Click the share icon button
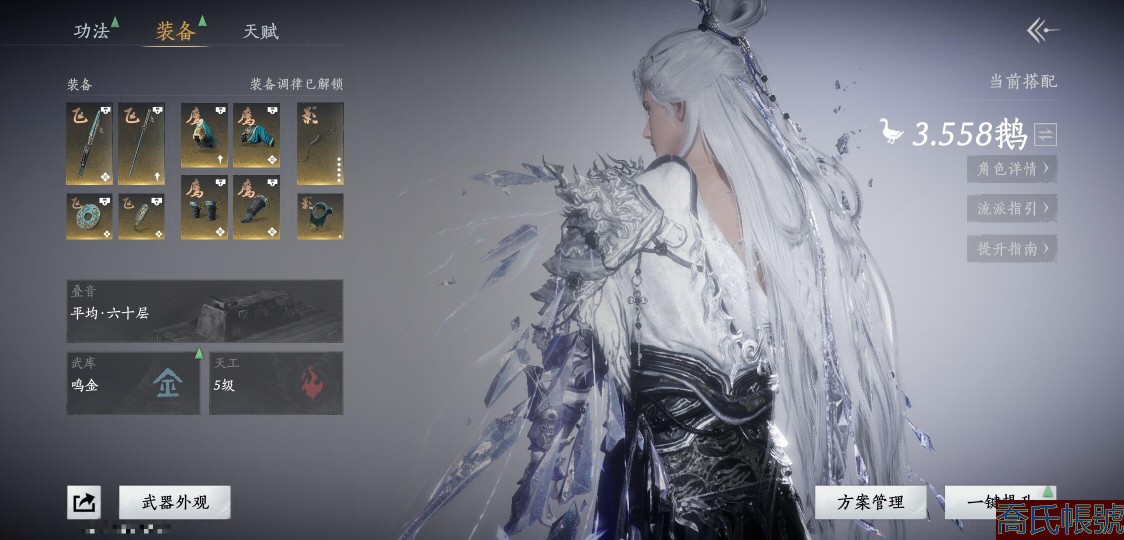The image size is (1124, 540). point(84,502)
